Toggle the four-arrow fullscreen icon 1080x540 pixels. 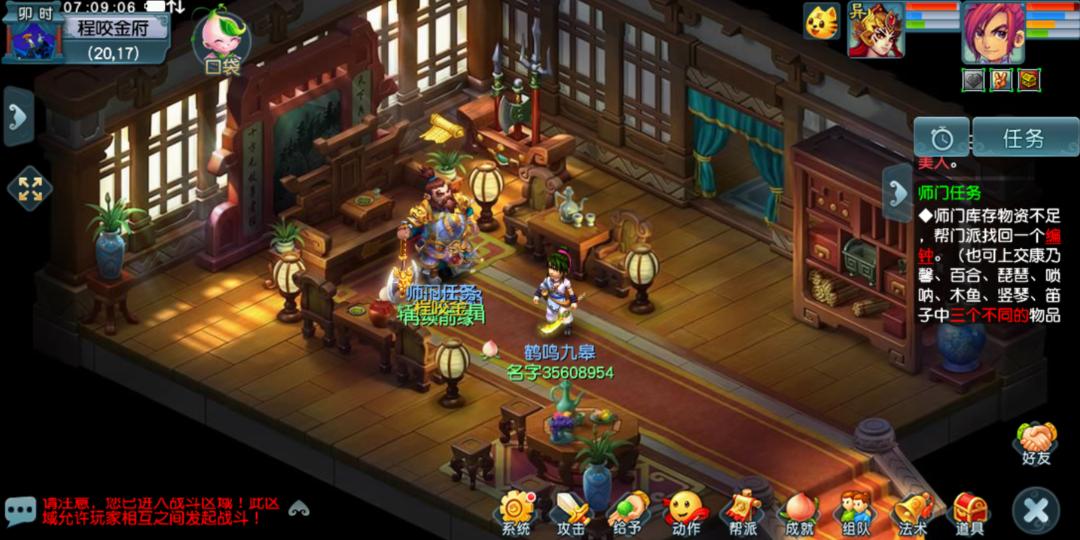click(29, 188)
